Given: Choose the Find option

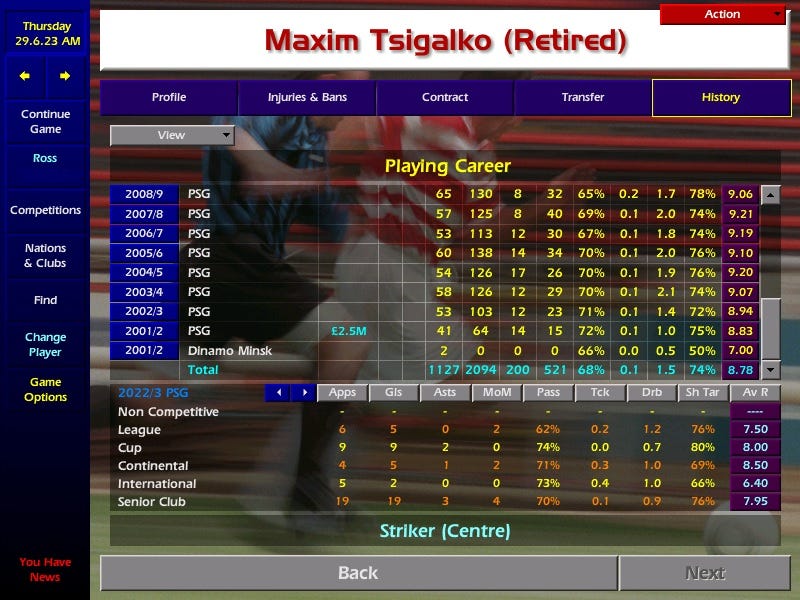Looking at the screenshot, I should click(45, 300).
